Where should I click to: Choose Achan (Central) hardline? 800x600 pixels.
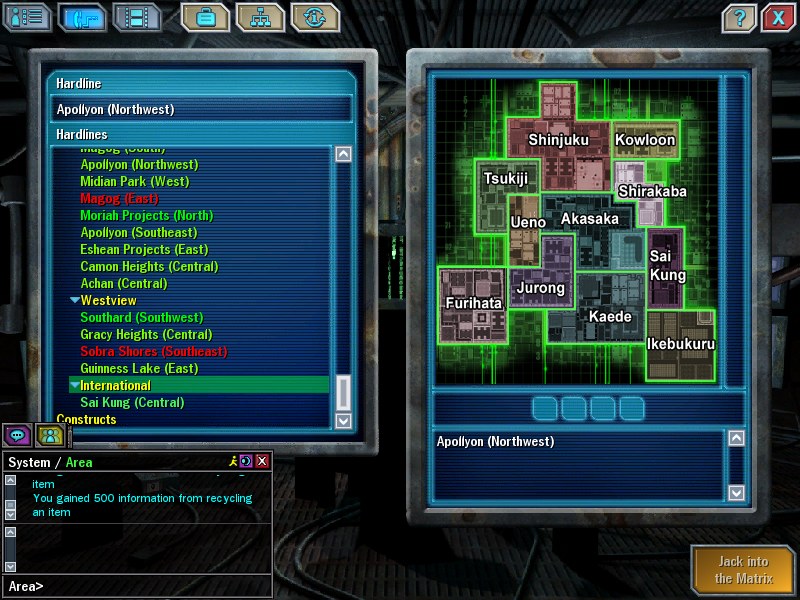click(124, 284)
